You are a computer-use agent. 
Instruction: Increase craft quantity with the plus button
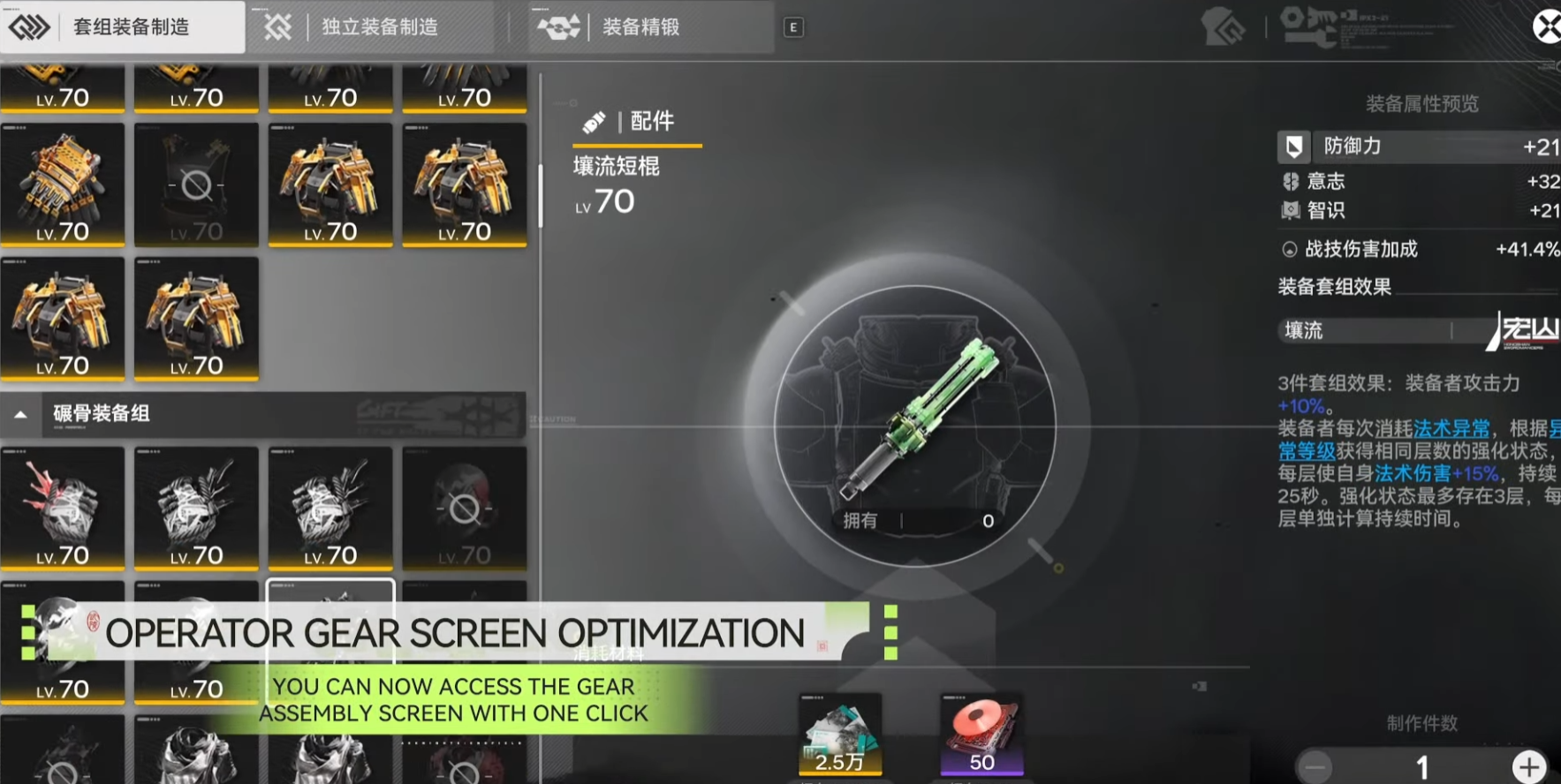[1529, 766]
